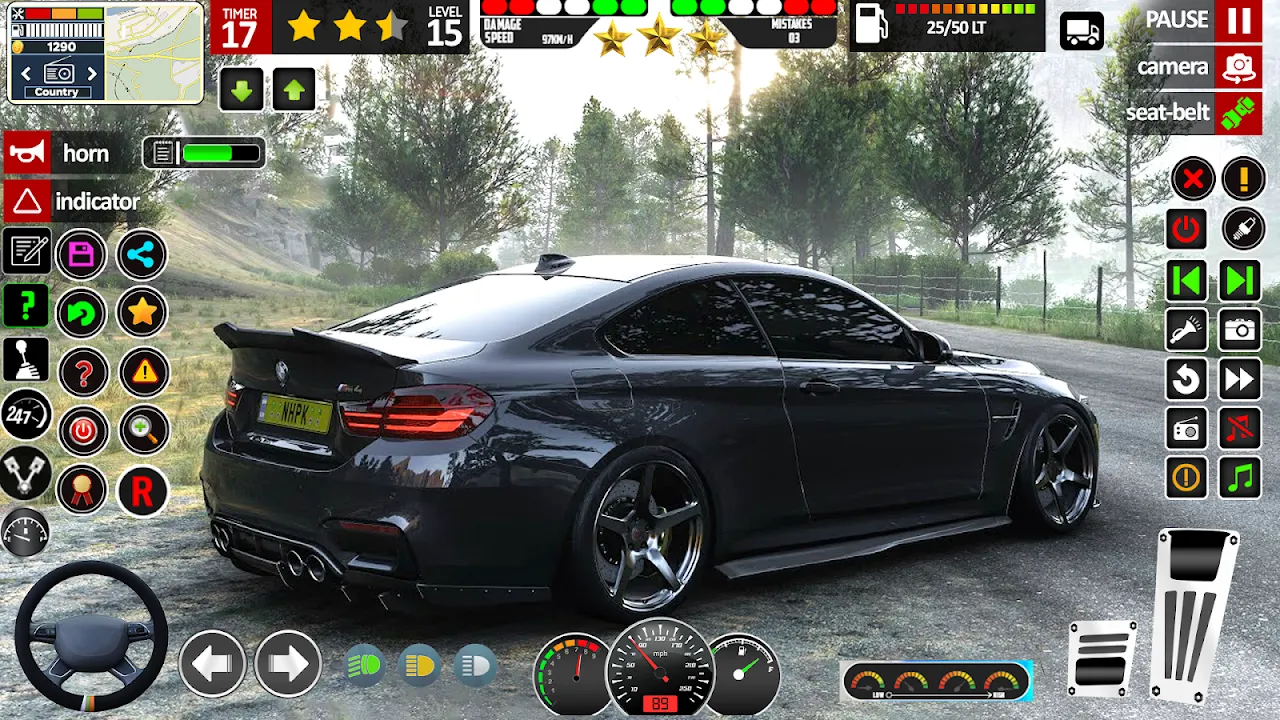Pause the game with the red pause button

1238,21
